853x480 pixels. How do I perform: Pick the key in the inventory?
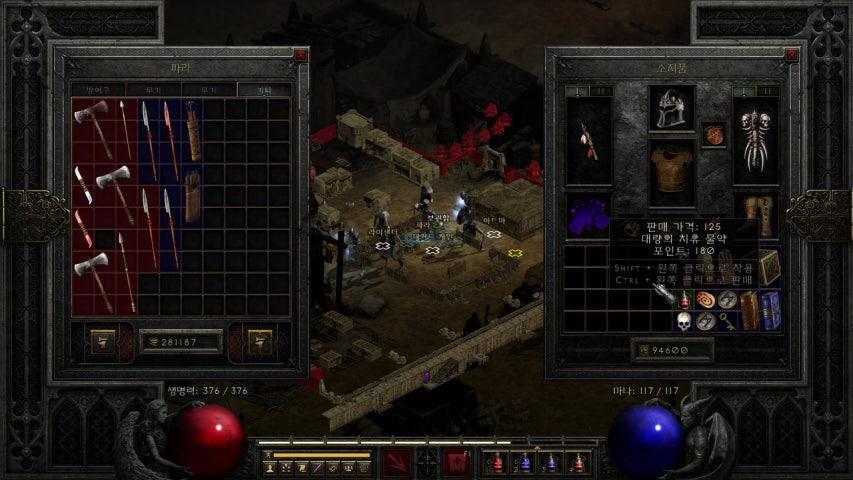click(x=727, y=321)
